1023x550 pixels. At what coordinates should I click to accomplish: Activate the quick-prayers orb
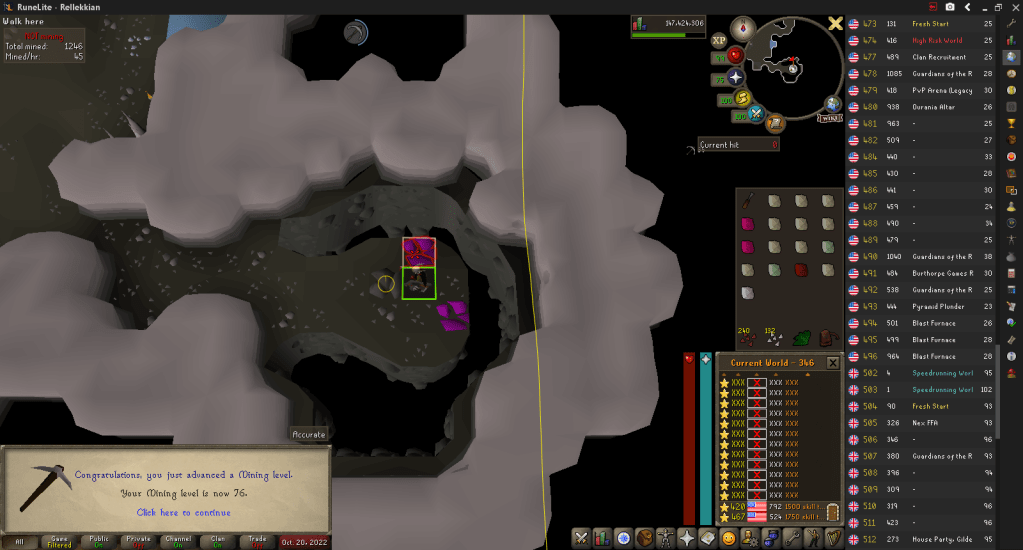point(737,77)
